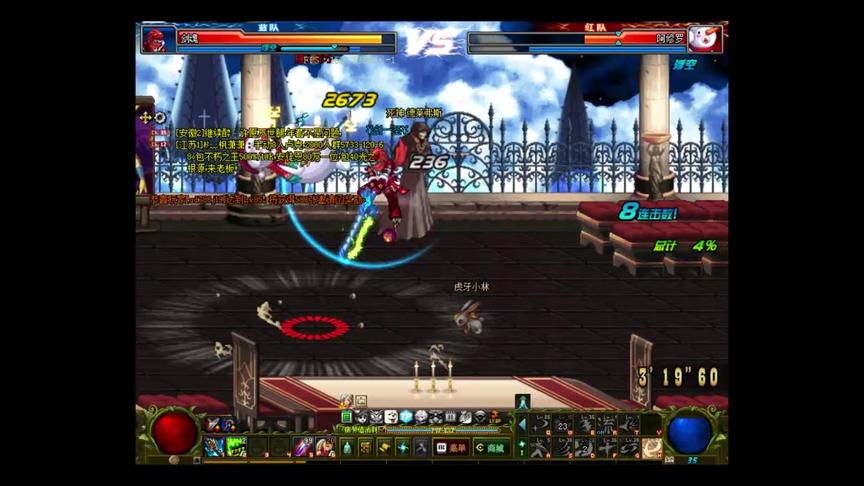This screenshot has height=486, width=864.
Task: Select the chat move handle icon
Action: (x=146, y=117)
